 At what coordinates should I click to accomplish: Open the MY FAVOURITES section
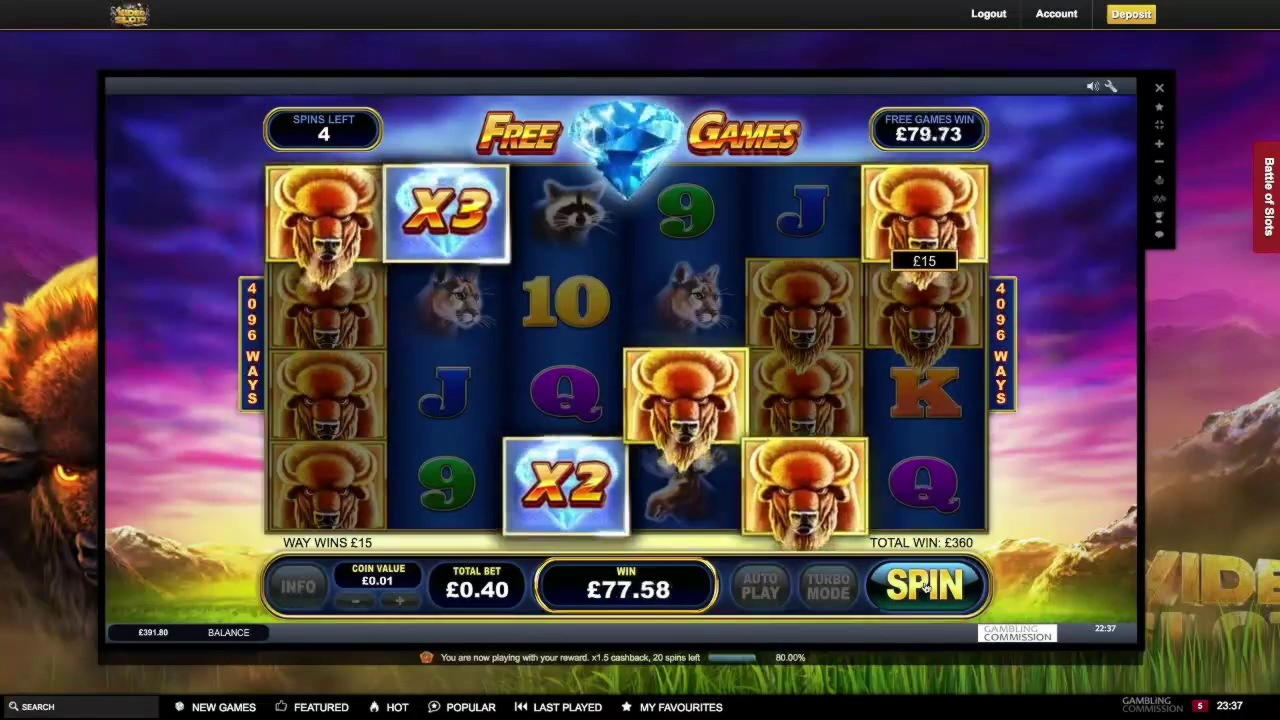pyautogui.click(x=671, y=707)
